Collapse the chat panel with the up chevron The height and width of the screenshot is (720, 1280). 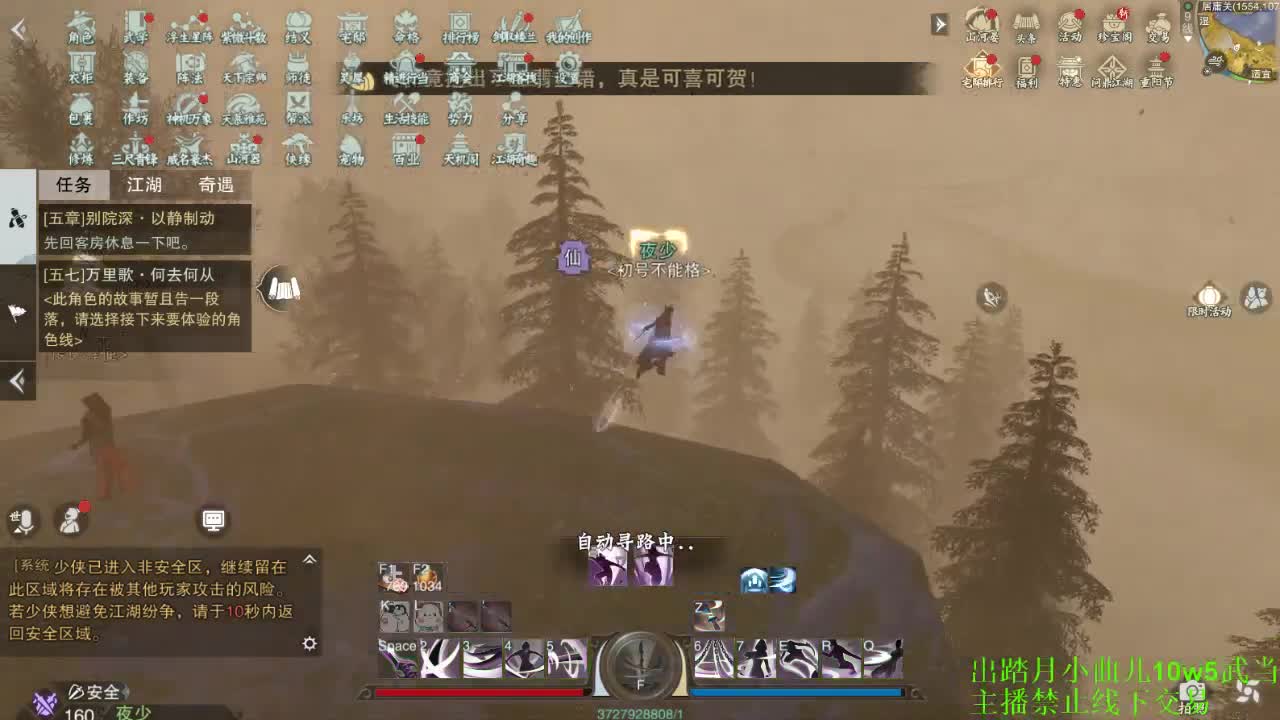[x=310, y=558]
